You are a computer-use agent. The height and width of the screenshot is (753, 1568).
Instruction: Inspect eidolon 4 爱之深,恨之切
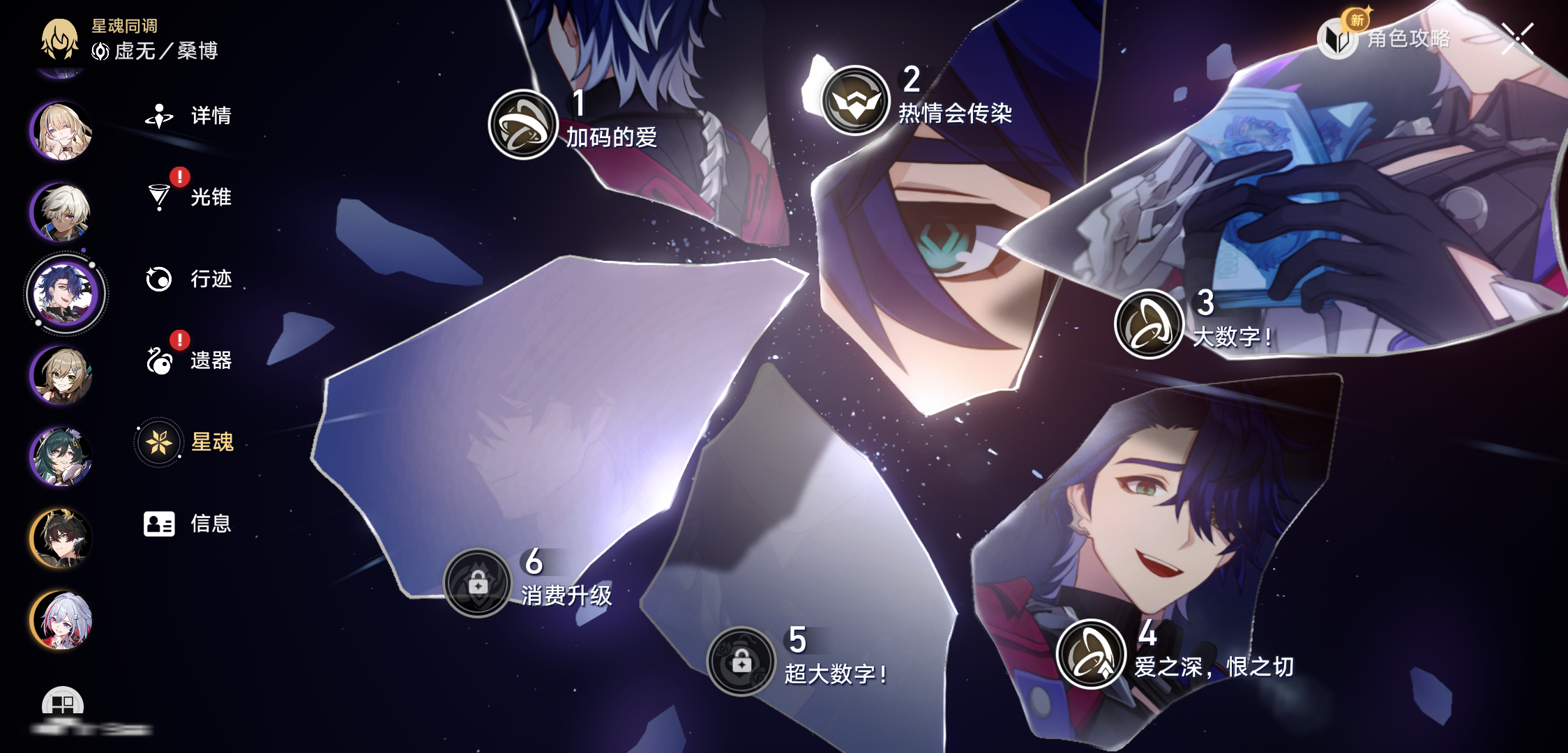[1092, 654]
